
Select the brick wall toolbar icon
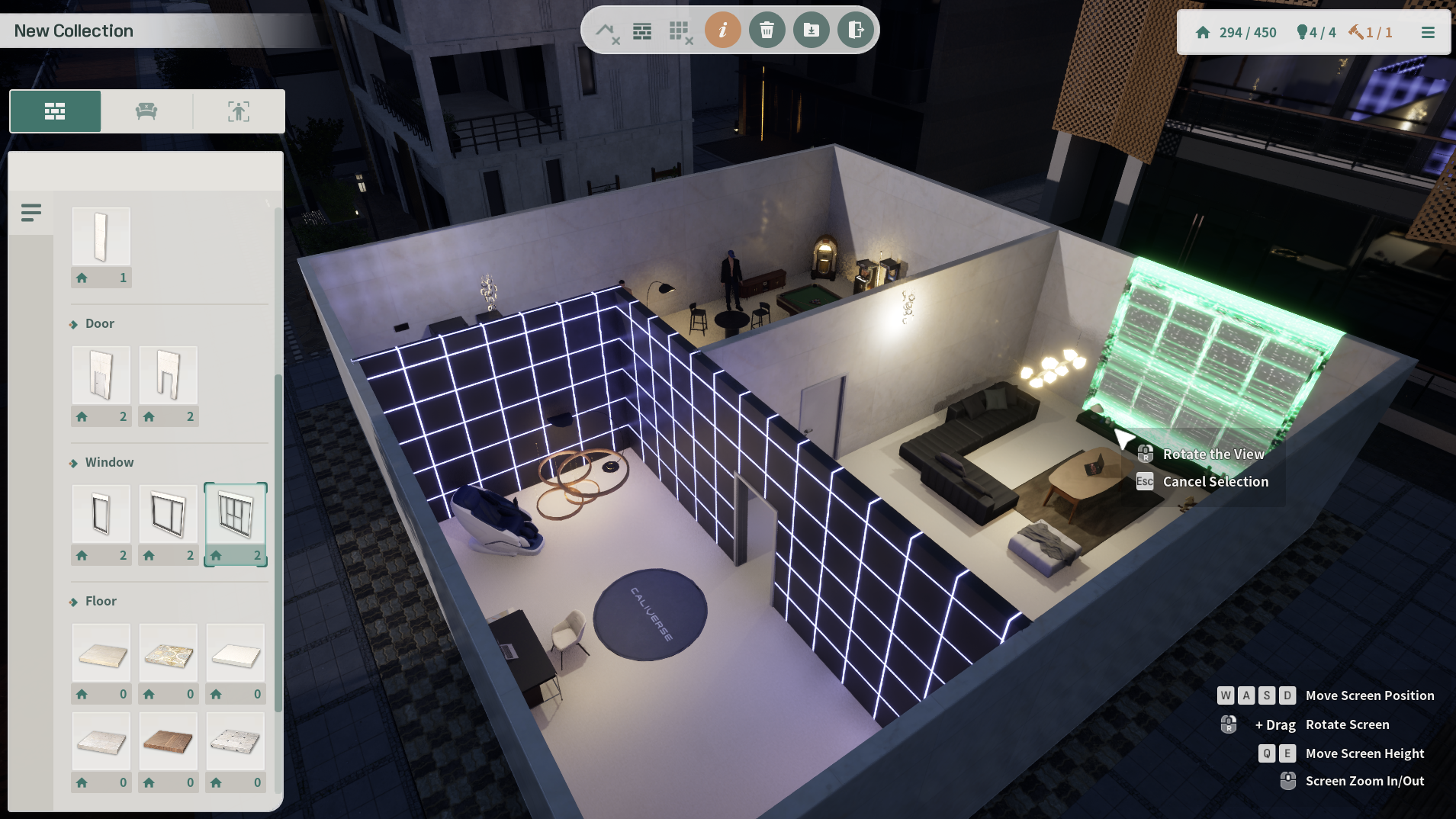pos(642,31)
